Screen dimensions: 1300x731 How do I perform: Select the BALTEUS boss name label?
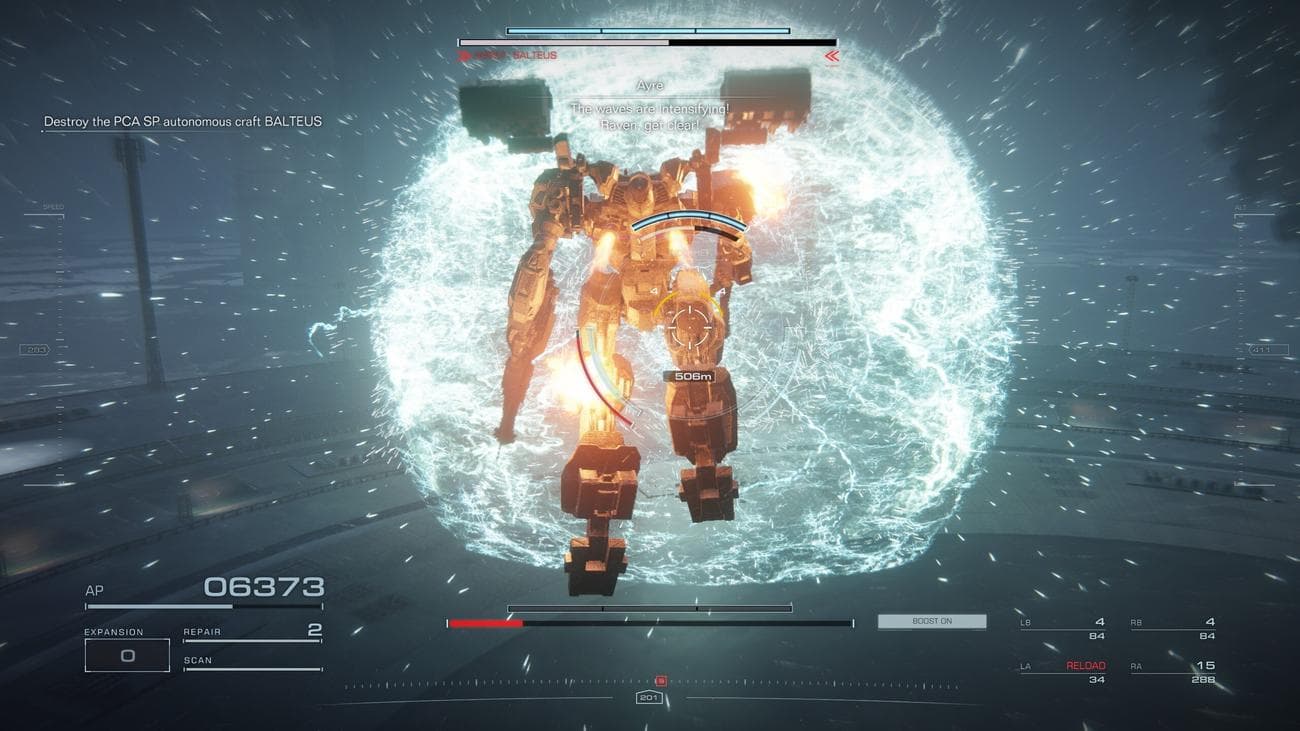coord(534,55)
